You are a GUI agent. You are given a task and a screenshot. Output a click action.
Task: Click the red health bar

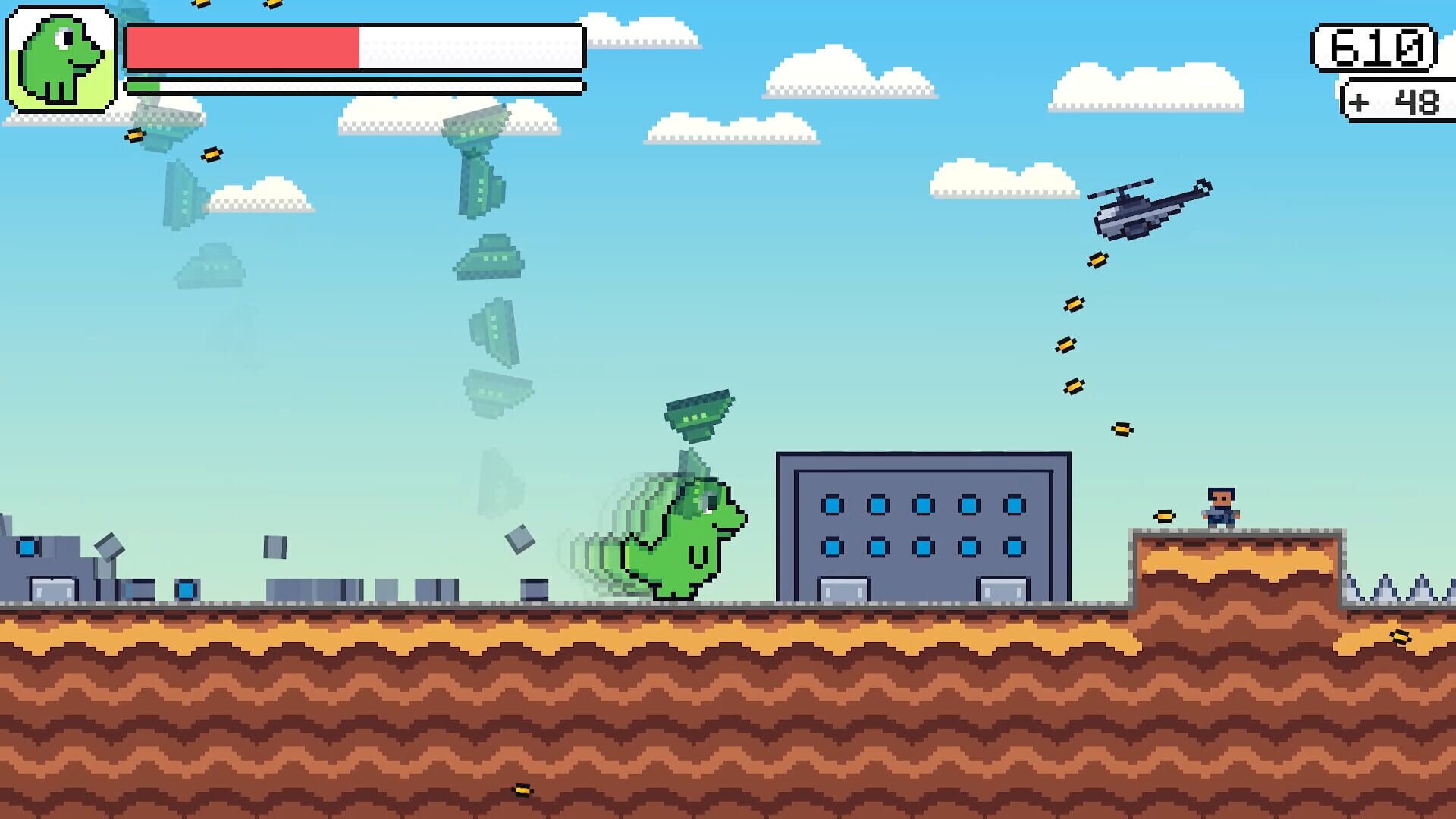(x=243, y=45)
